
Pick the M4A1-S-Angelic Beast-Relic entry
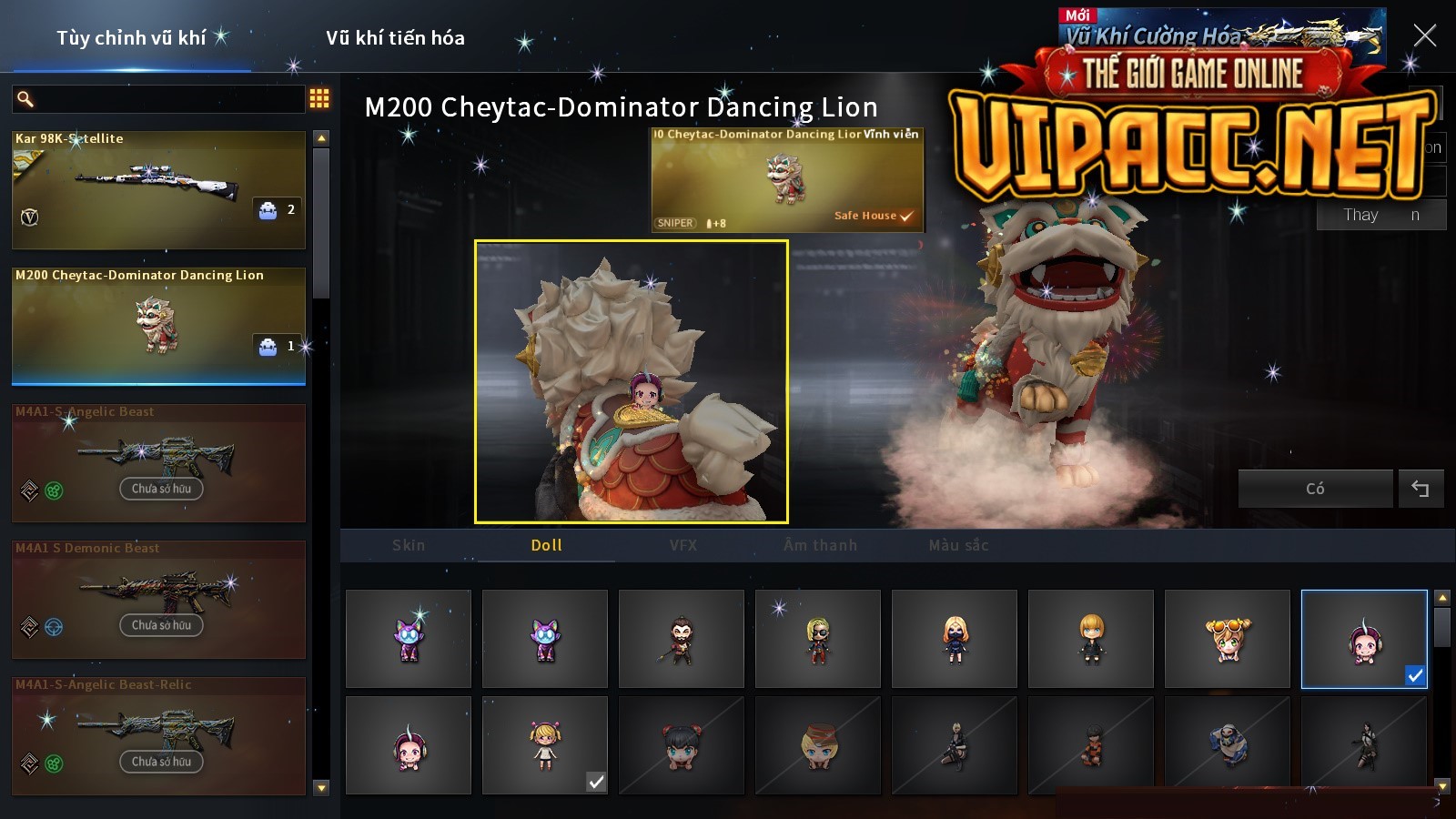[x=158, y=735]
